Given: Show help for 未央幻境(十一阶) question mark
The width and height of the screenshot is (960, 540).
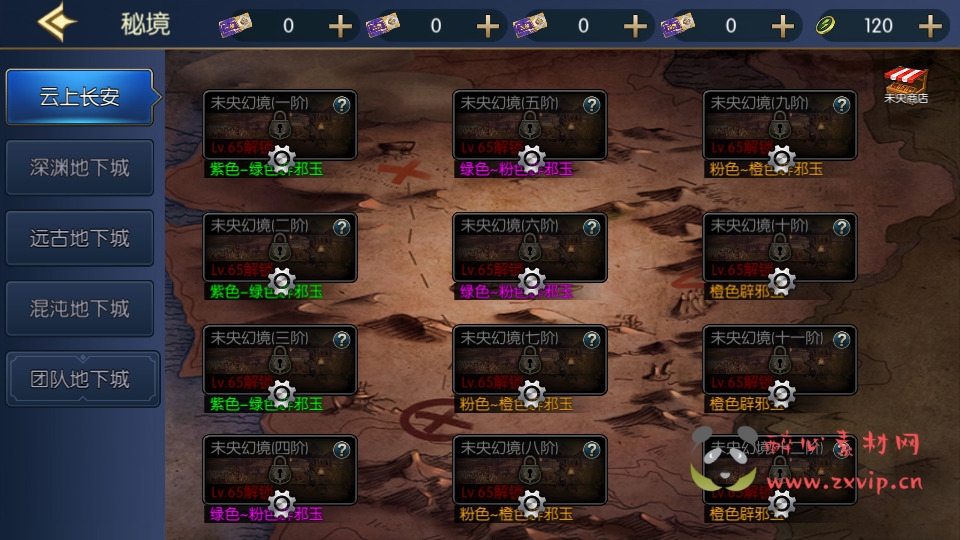Looking at the screenshot, I should [x=841, y=339].
